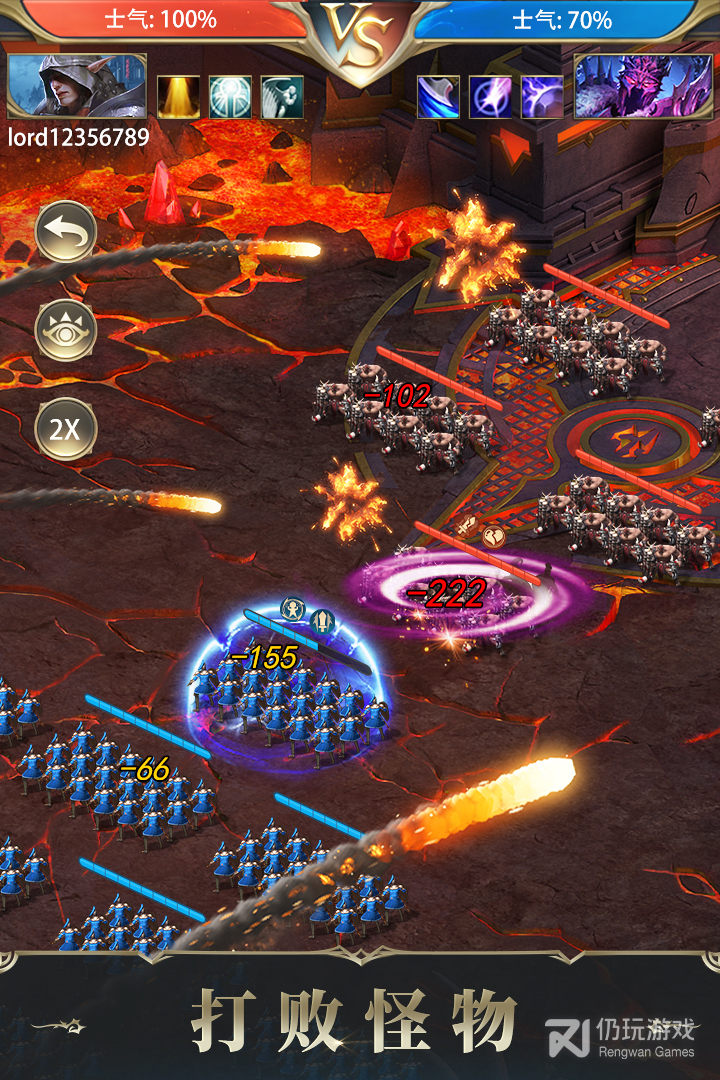The height and width of the screenshot is (1080, 720).
Task: Click the back arrow button
Action: tap(66, 234)
